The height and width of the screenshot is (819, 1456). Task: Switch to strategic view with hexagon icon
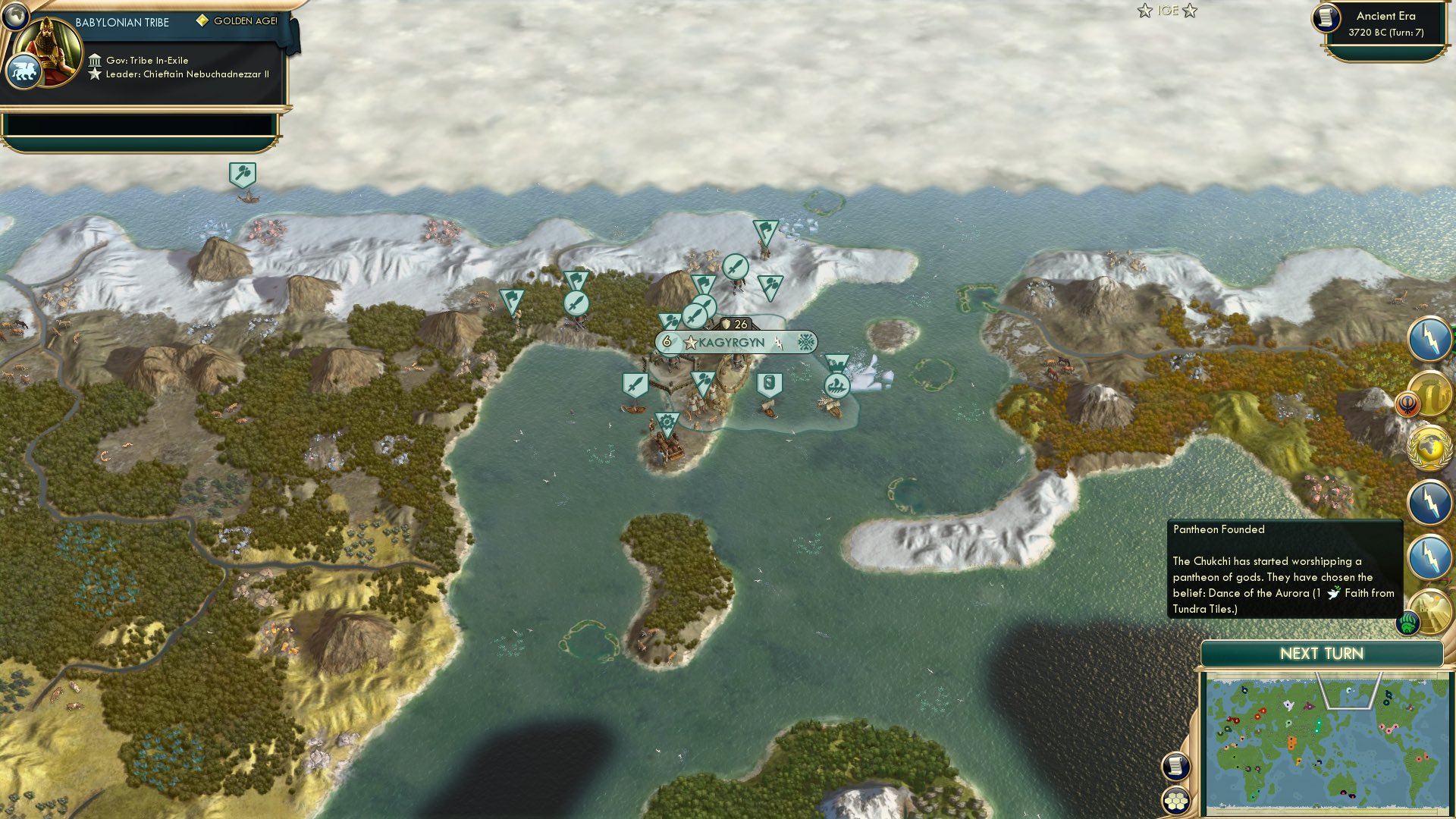(x=1175, y=802)
